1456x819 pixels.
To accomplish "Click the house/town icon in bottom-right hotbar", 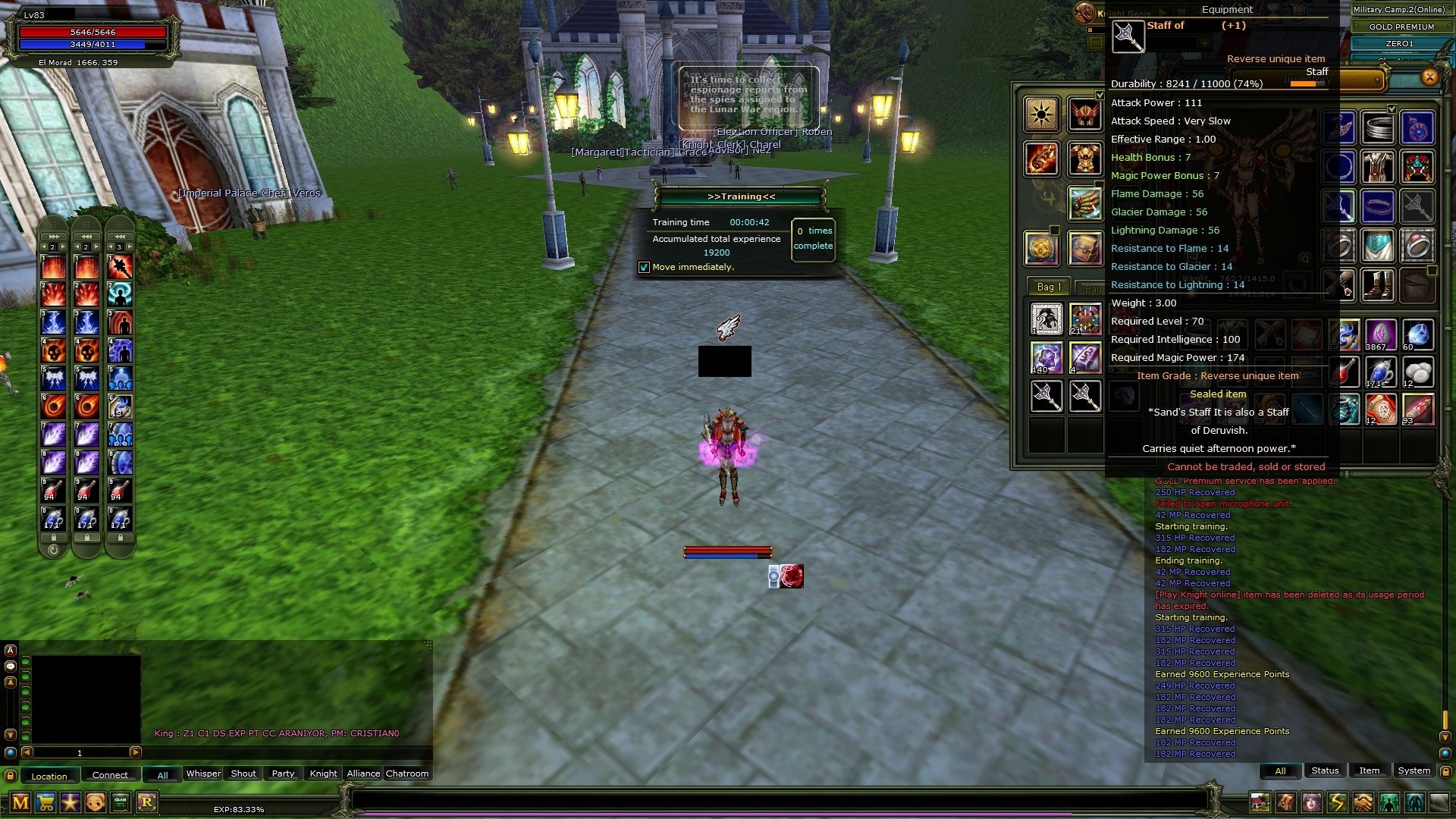I will coord(1260,802).
